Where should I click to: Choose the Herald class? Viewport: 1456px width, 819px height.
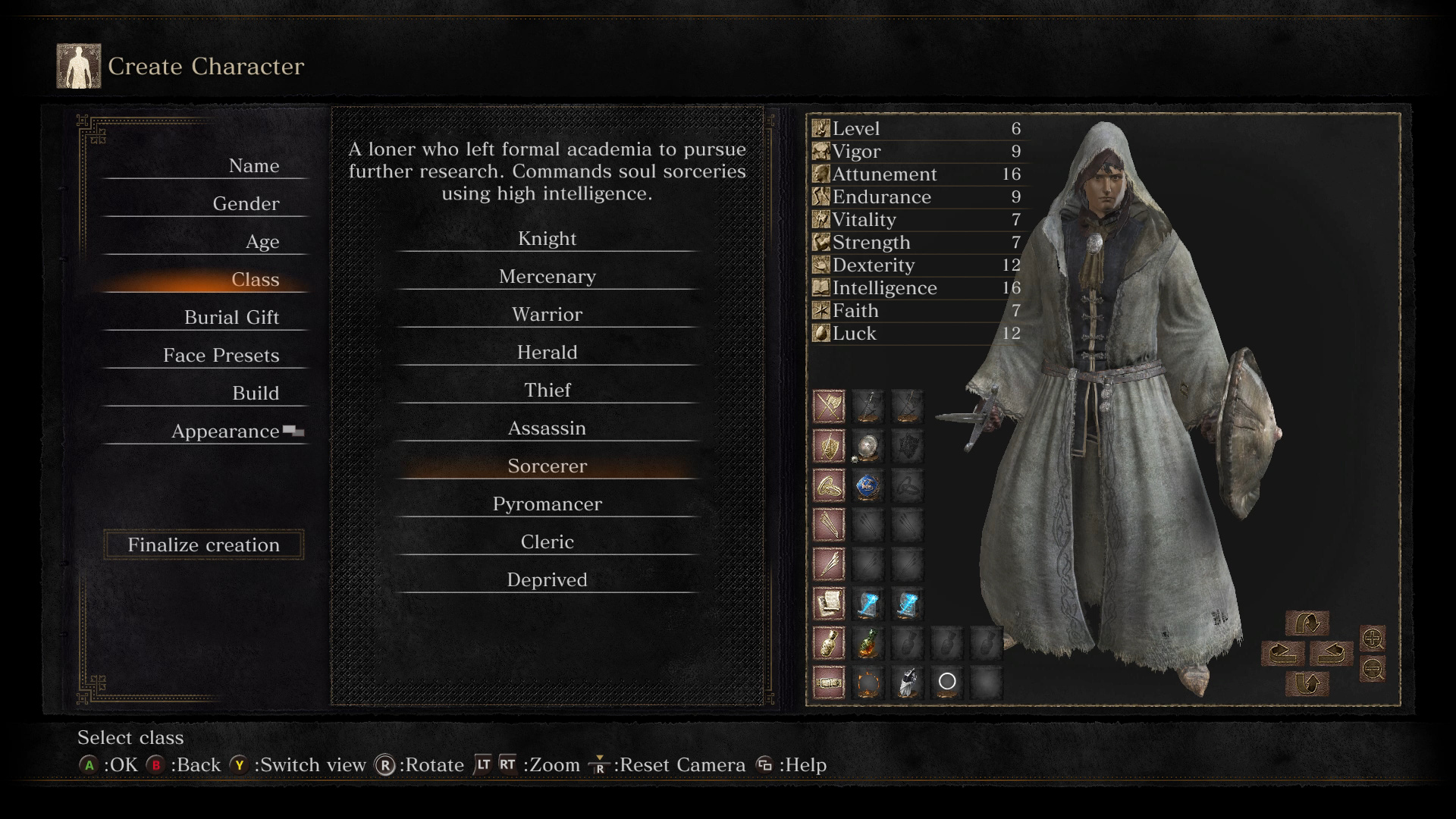(547, 353)
